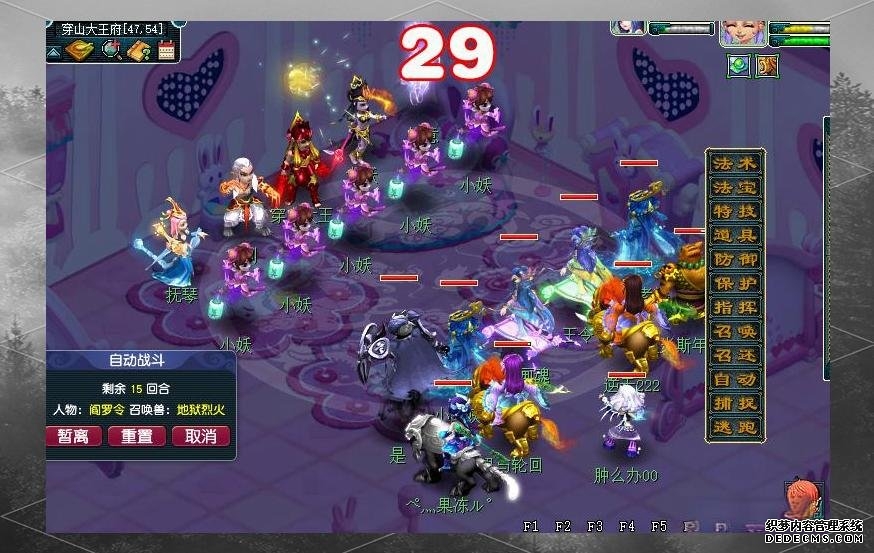
Task: Choose the 逃跑 flee command
Action: point(735,428)
